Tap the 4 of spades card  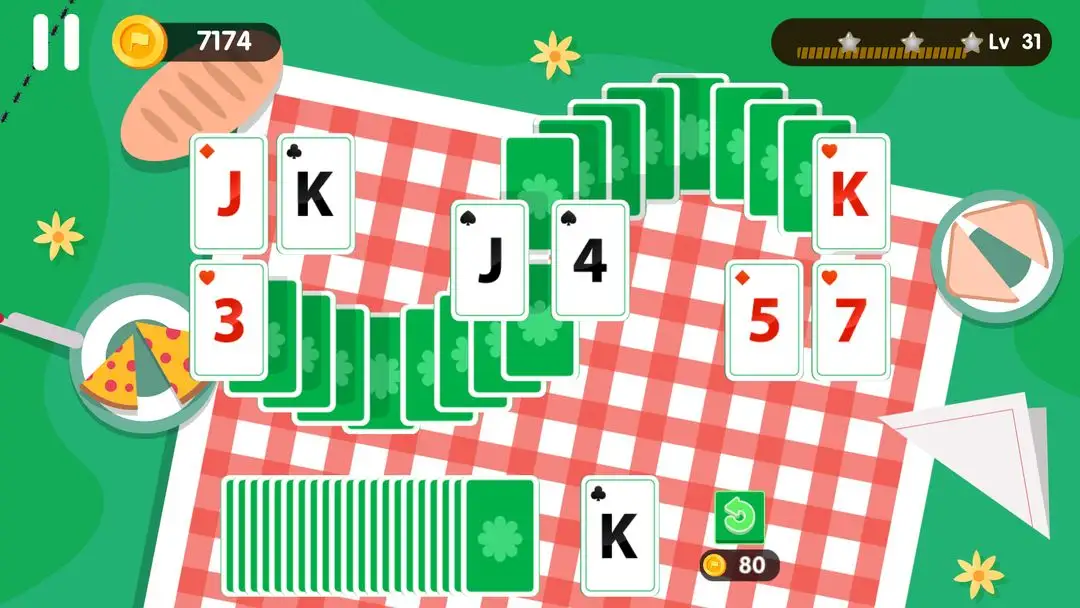(x=590, y=260)
